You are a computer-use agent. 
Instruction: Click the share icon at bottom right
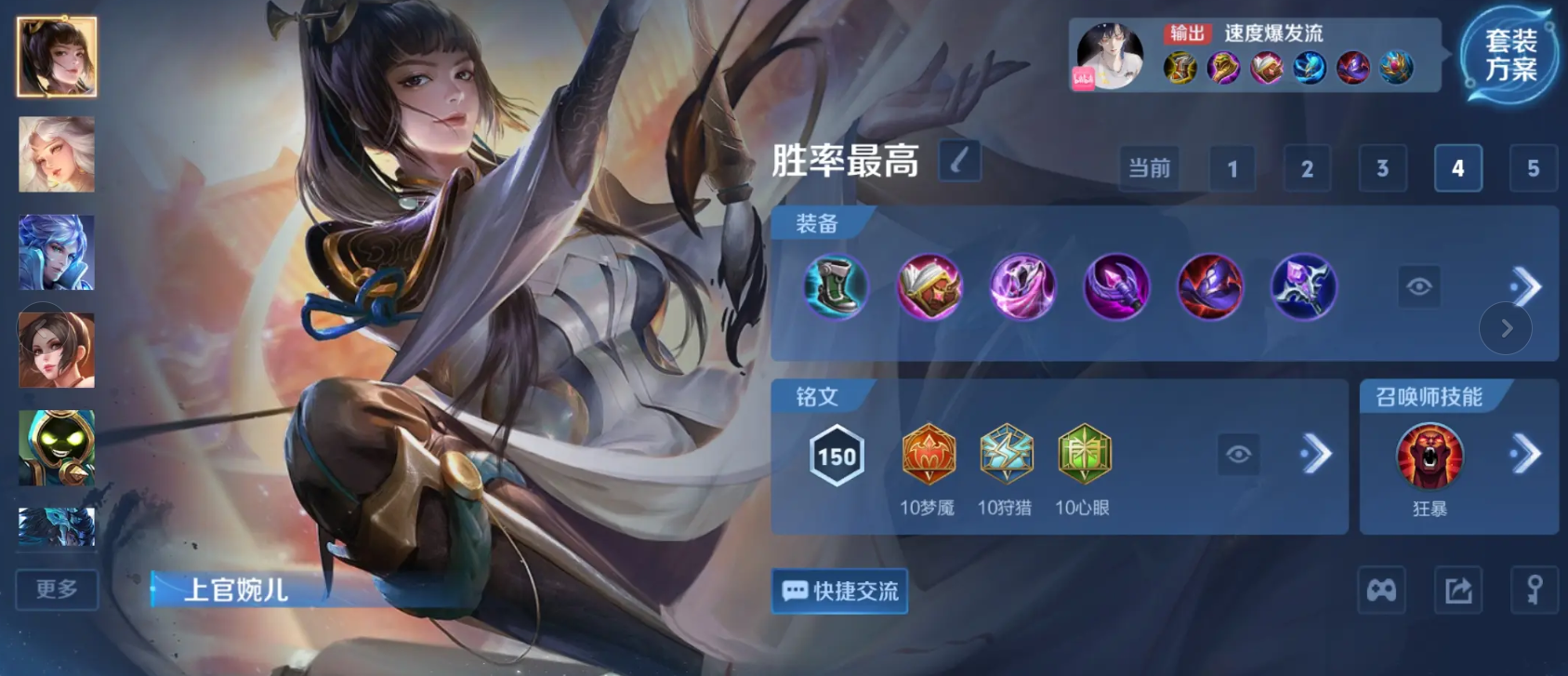pyautogui.click(x=1458, y=590)
